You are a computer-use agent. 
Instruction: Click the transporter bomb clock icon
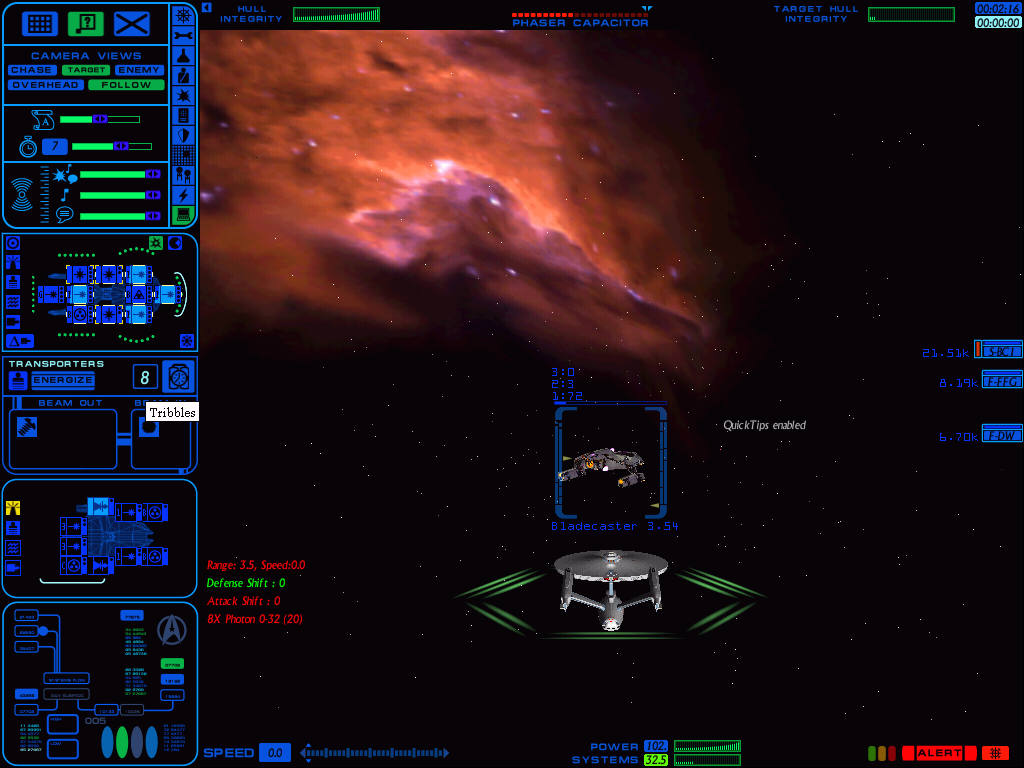(179, 377)
